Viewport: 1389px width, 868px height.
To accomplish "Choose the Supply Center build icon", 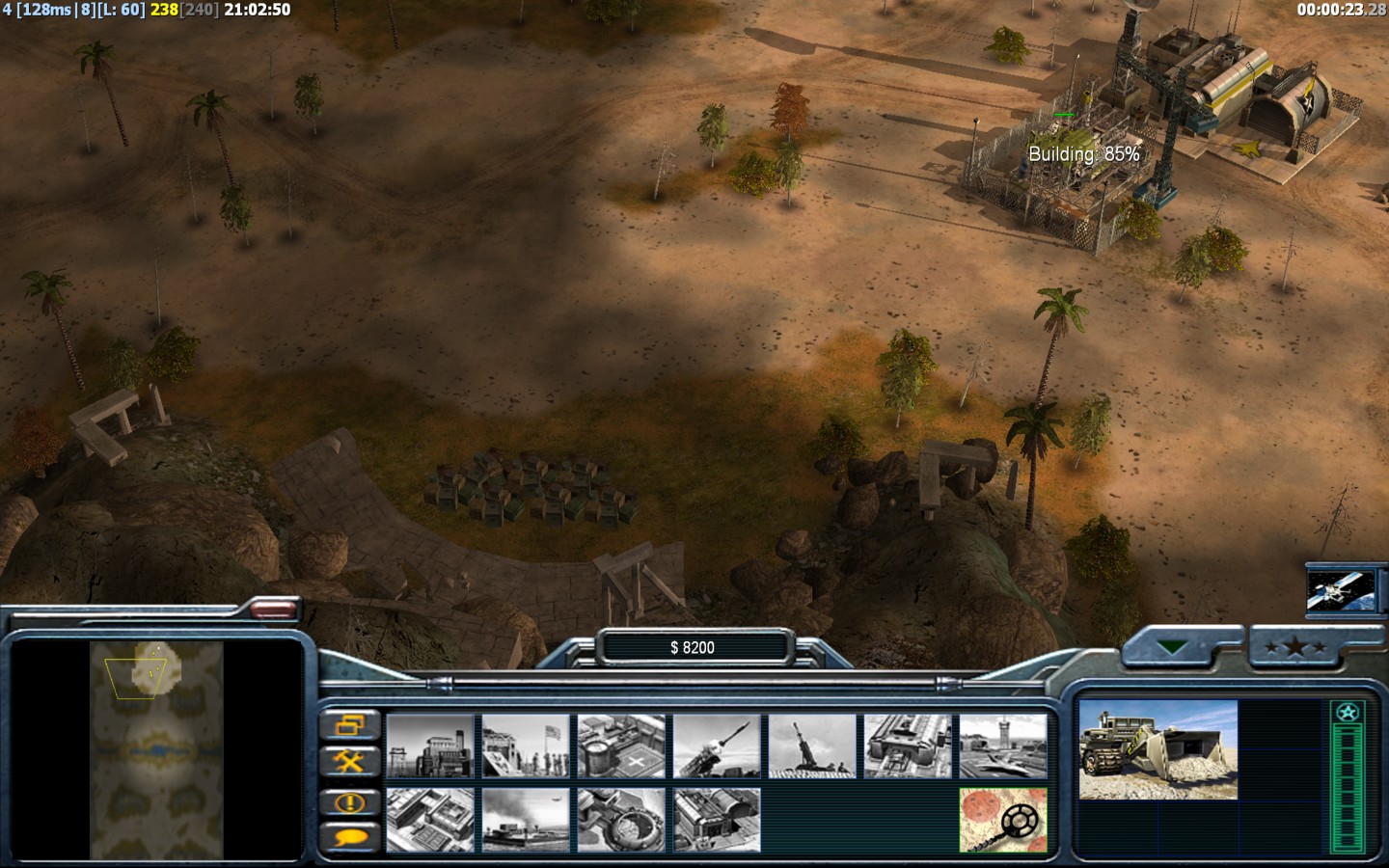I will [x=621, y=746].
